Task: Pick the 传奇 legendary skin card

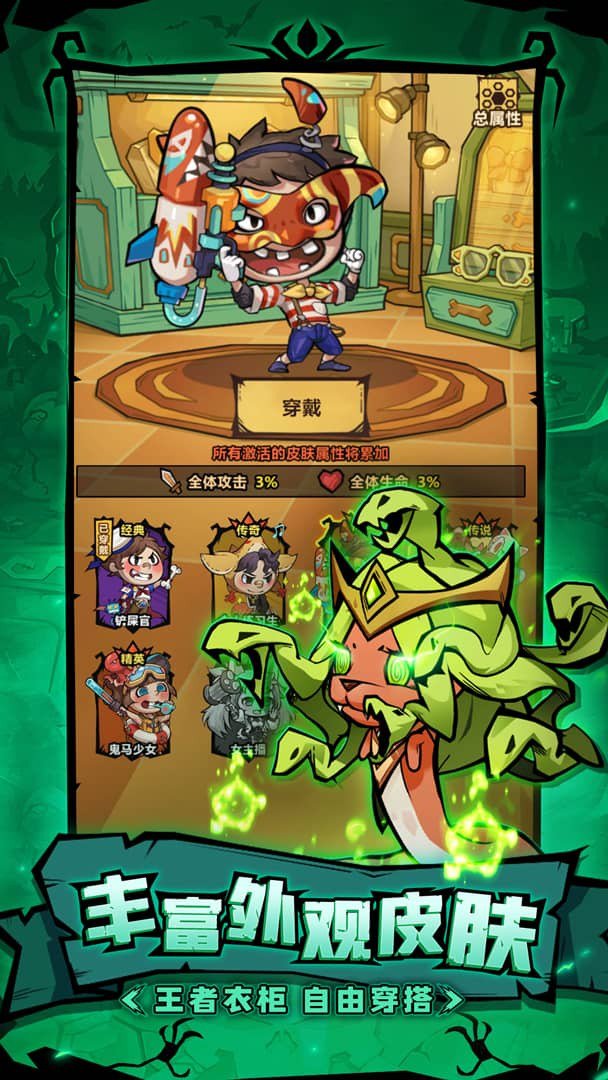Action: (x=250, y=575)
